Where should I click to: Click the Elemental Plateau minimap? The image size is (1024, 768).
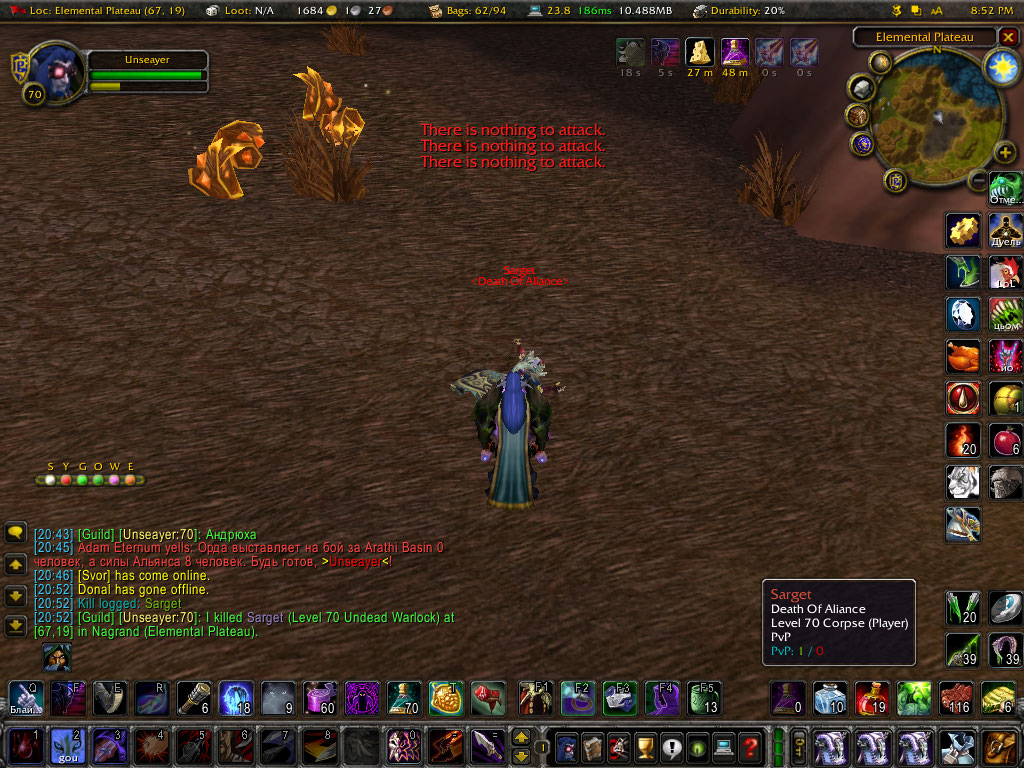coord(936,119)
